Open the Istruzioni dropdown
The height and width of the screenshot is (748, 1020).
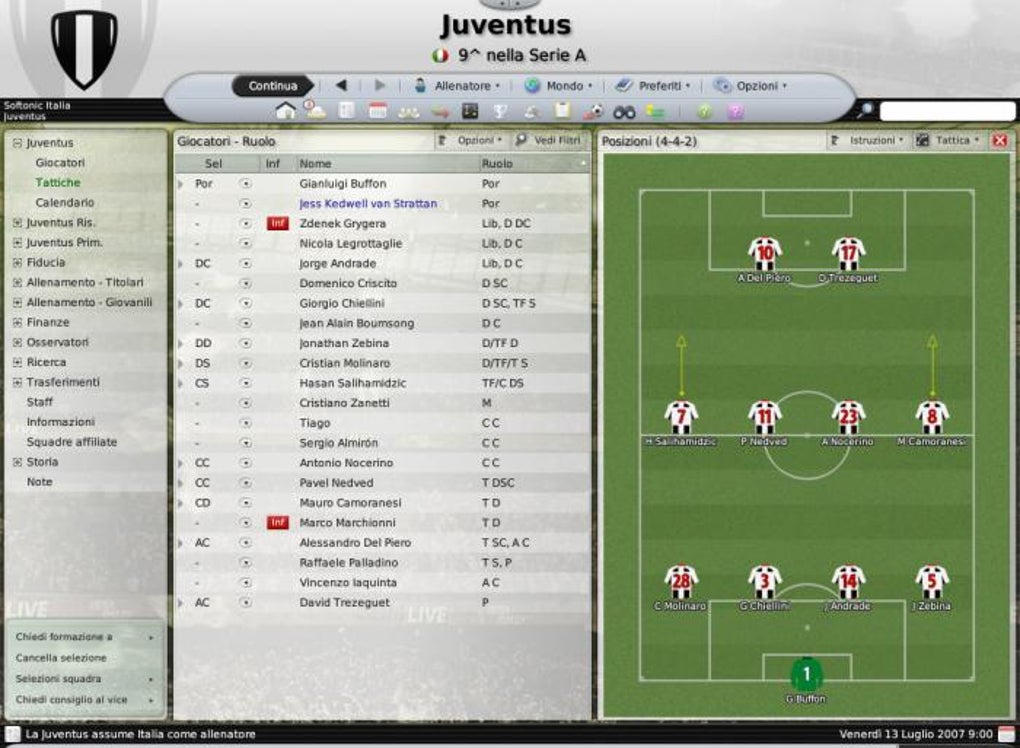(871, 141)
